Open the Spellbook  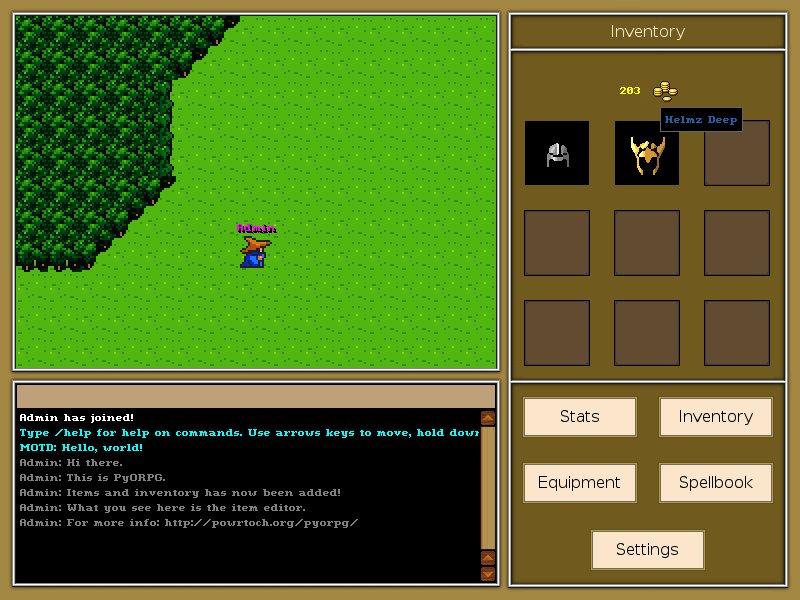pos(715,483)
